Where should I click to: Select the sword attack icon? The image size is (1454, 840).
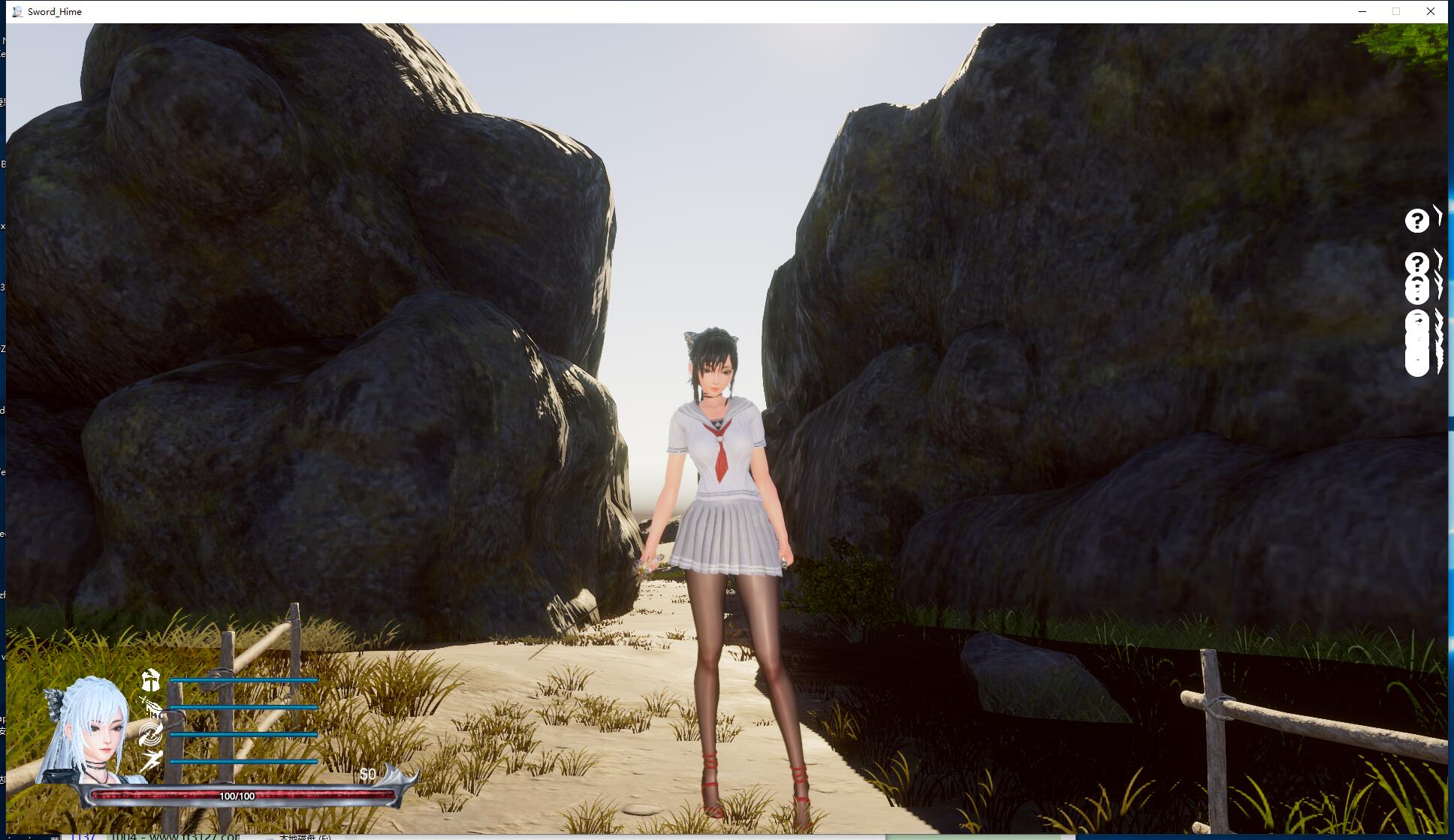pos(151,707)
